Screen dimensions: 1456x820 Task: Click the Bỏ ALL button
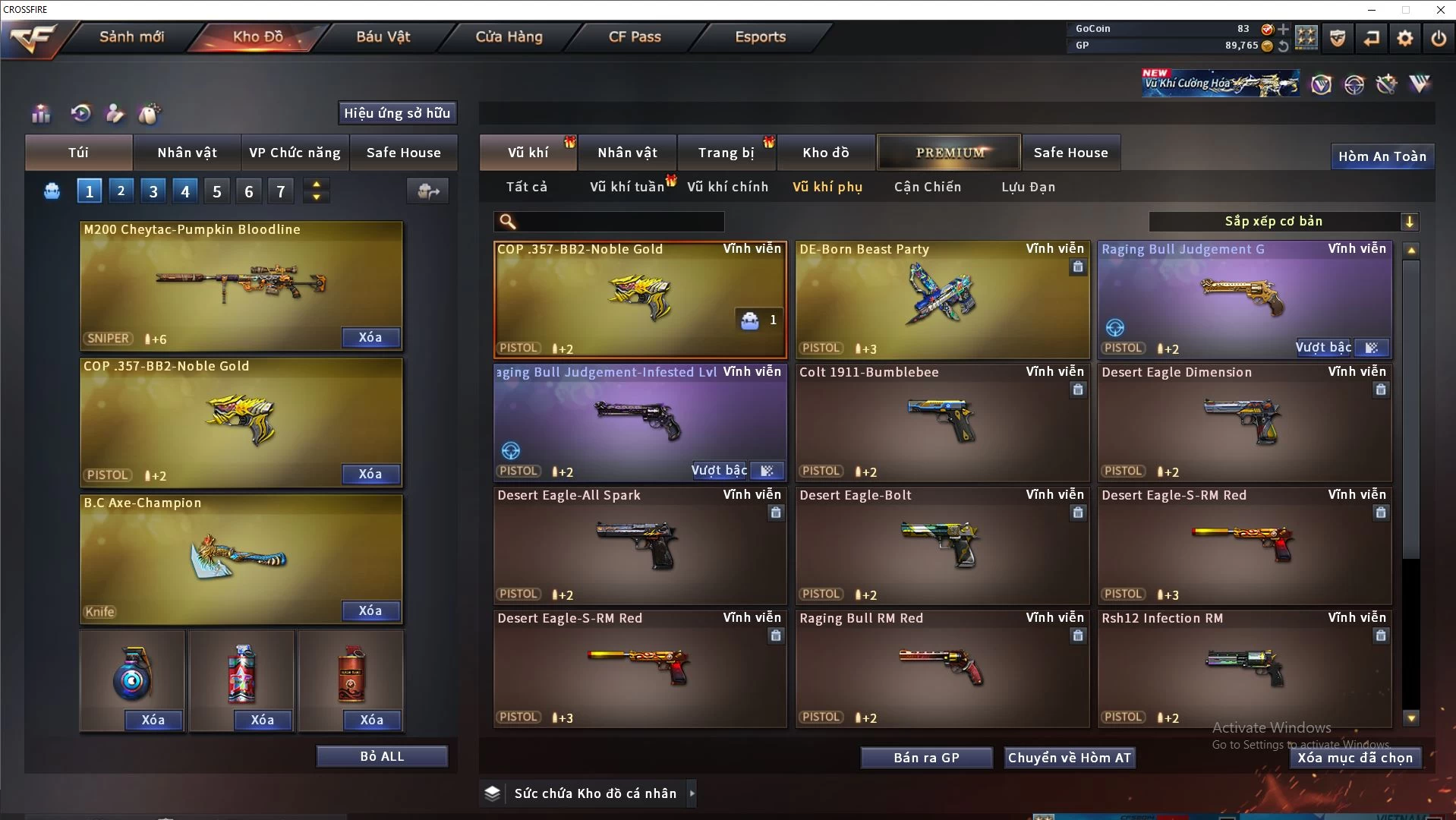[x=382, y=756]
